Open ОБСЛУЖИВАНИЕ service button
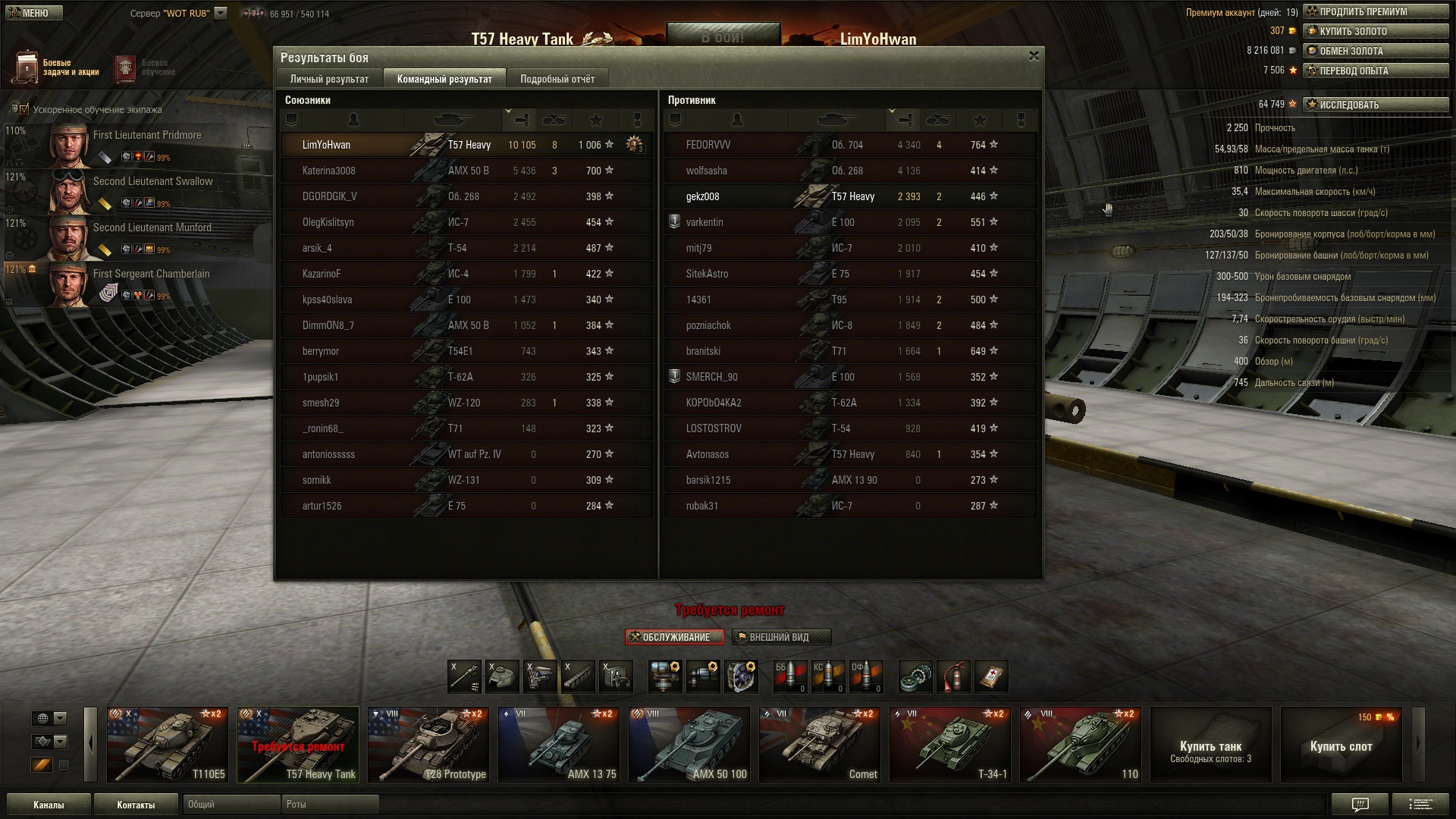Image resolution: width=1456 pixels, height=819 pixels. pyautogui.click(x=670, y=637)
